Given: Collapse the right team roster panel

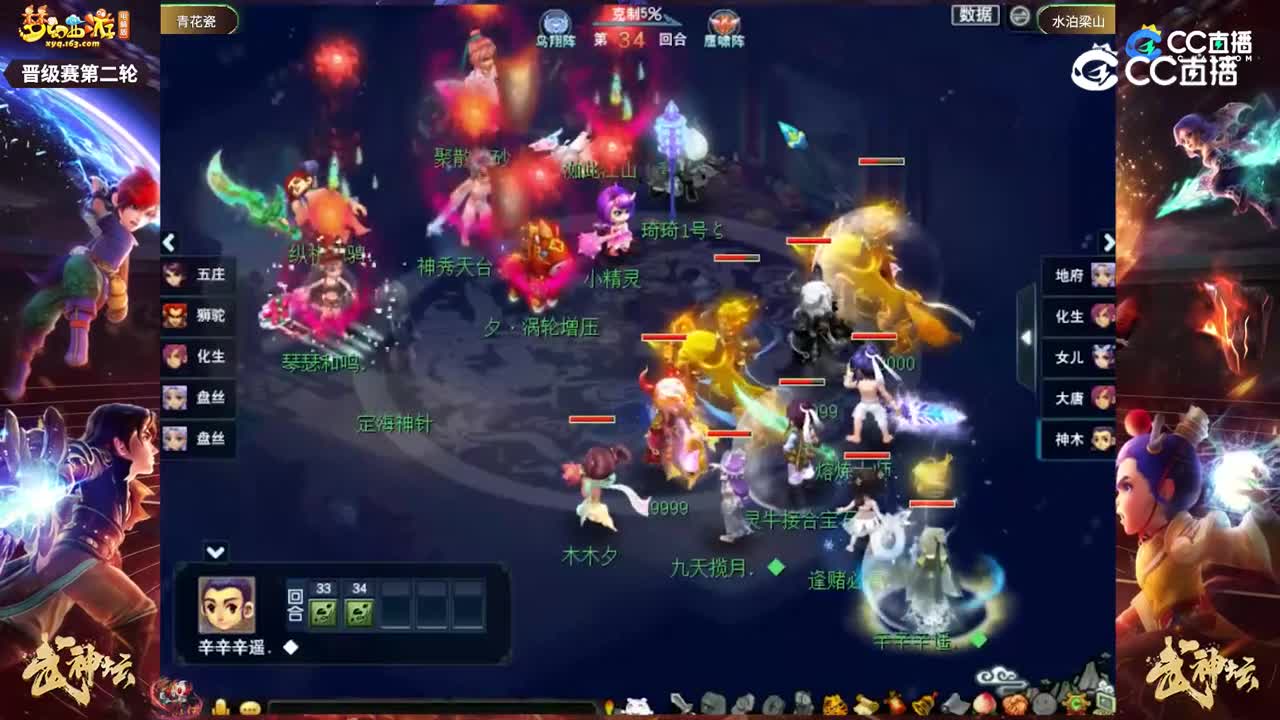Looking at the screenshot, I should point(1109,241).
